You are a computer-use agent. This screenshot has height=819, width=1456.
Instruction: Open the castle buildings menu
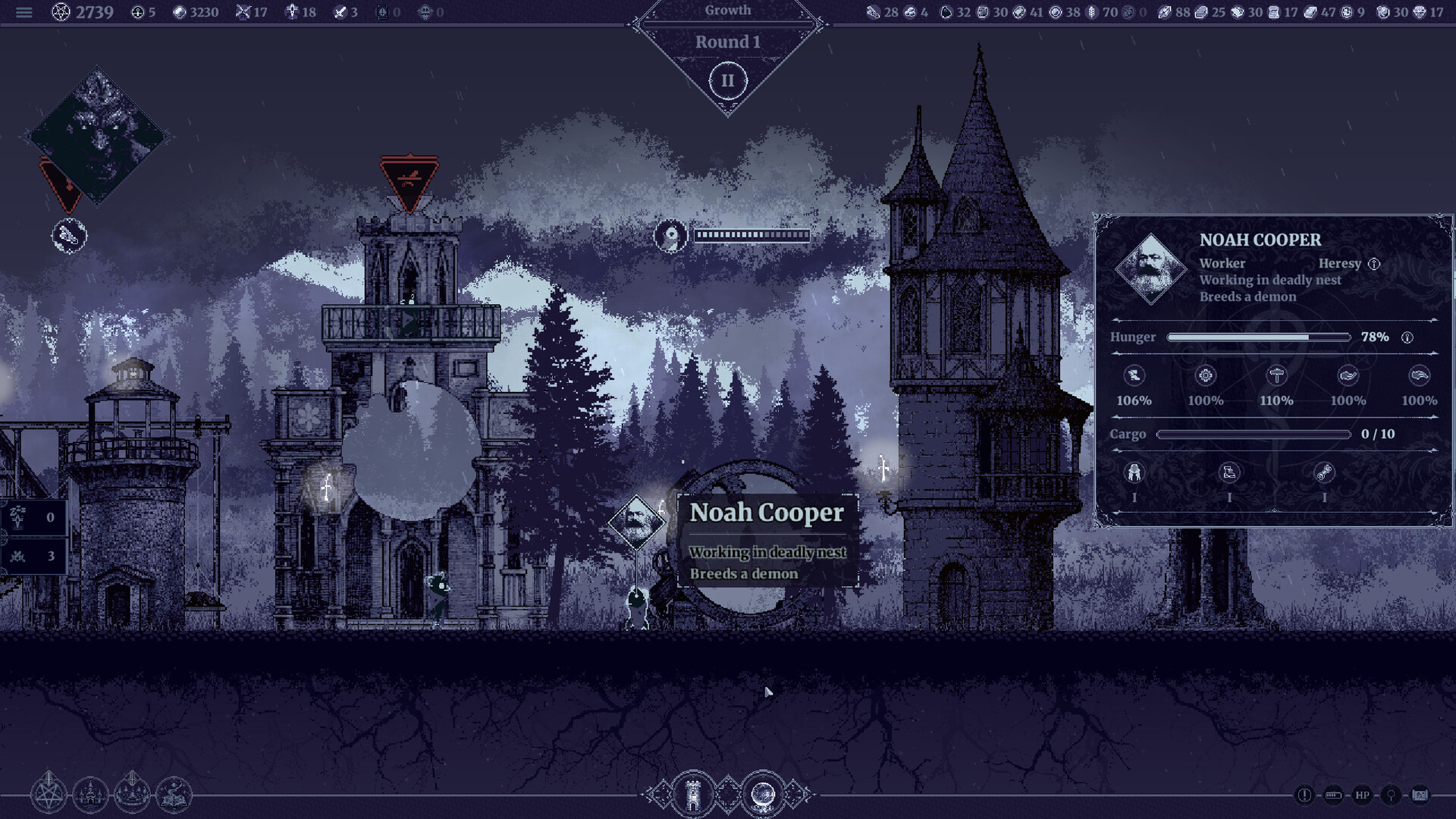[90, 795]
